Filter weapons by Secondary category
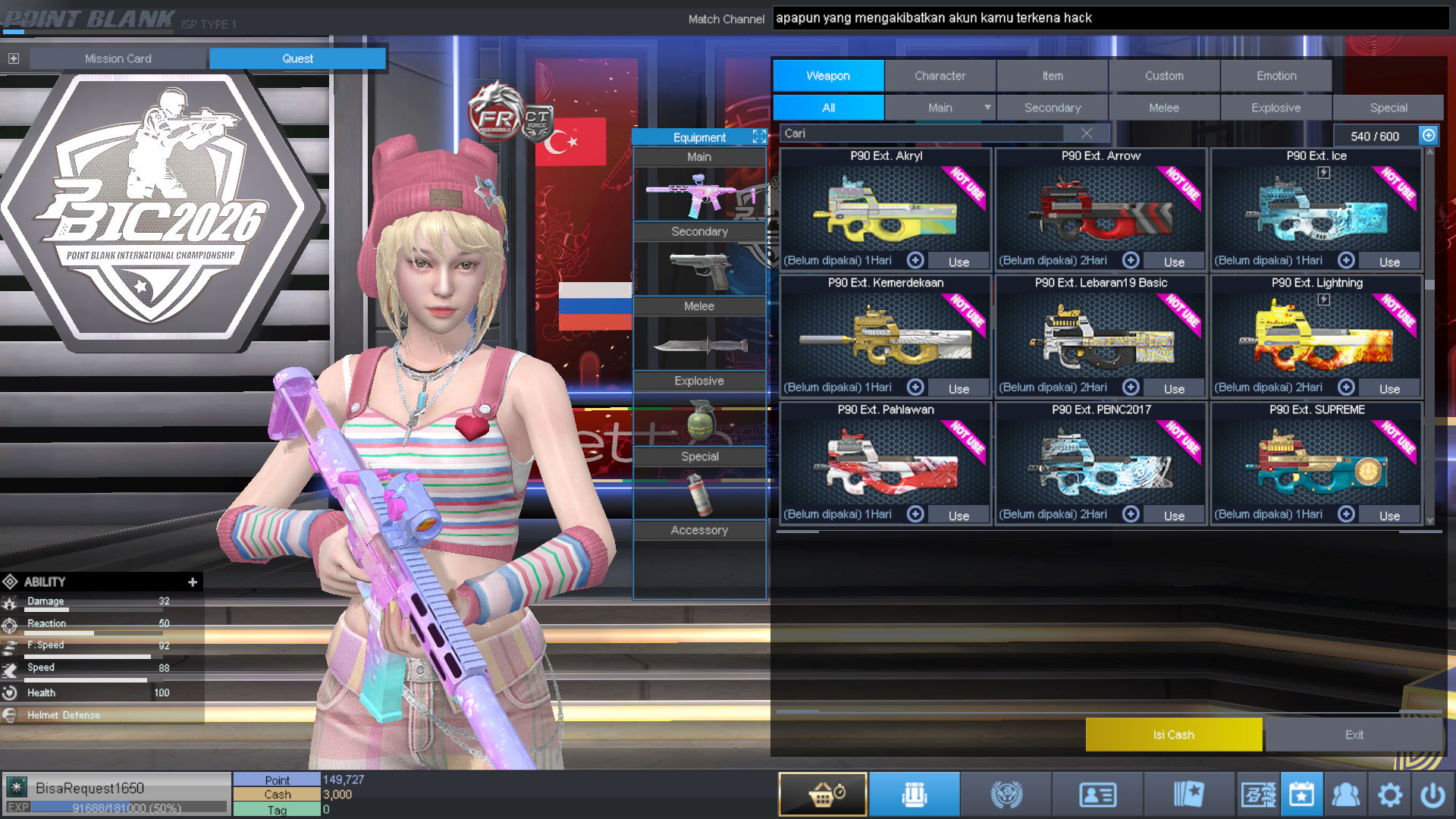Viewport: 1456px width, 819px height. pyautogui.click(x=1052, y=108)
